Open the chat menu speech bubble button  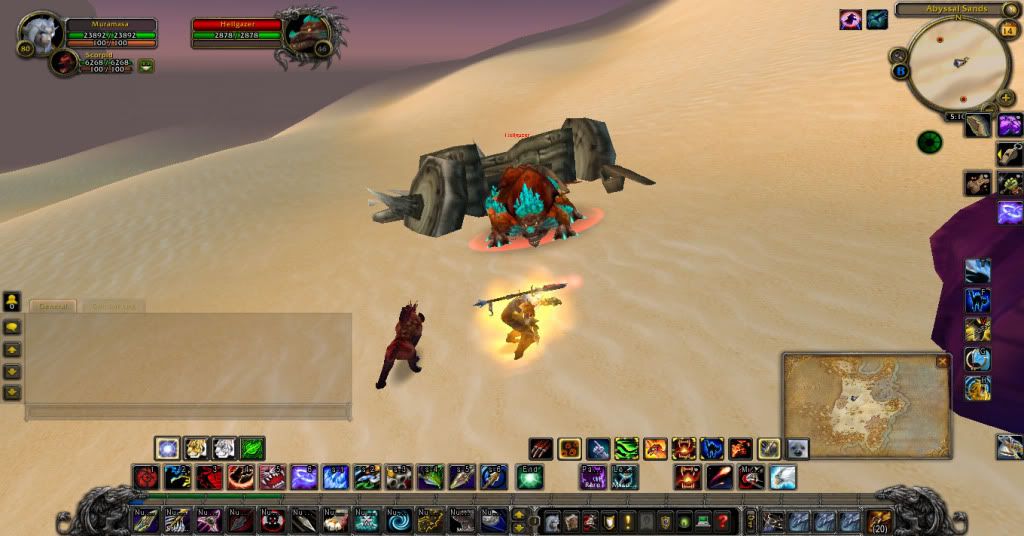[12, 327]
